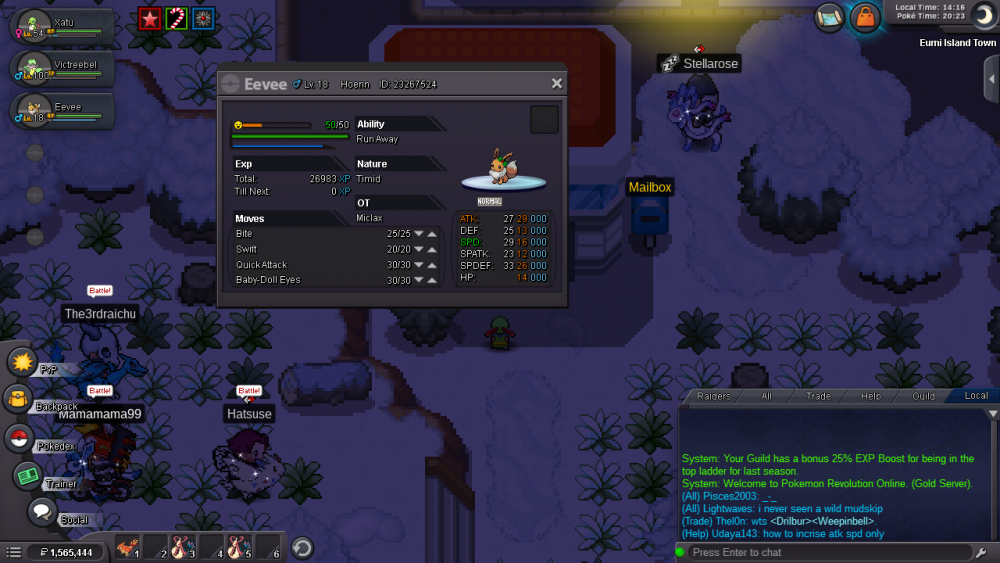
Task: Switch to the Help chat tab
Action: (871, 396)
